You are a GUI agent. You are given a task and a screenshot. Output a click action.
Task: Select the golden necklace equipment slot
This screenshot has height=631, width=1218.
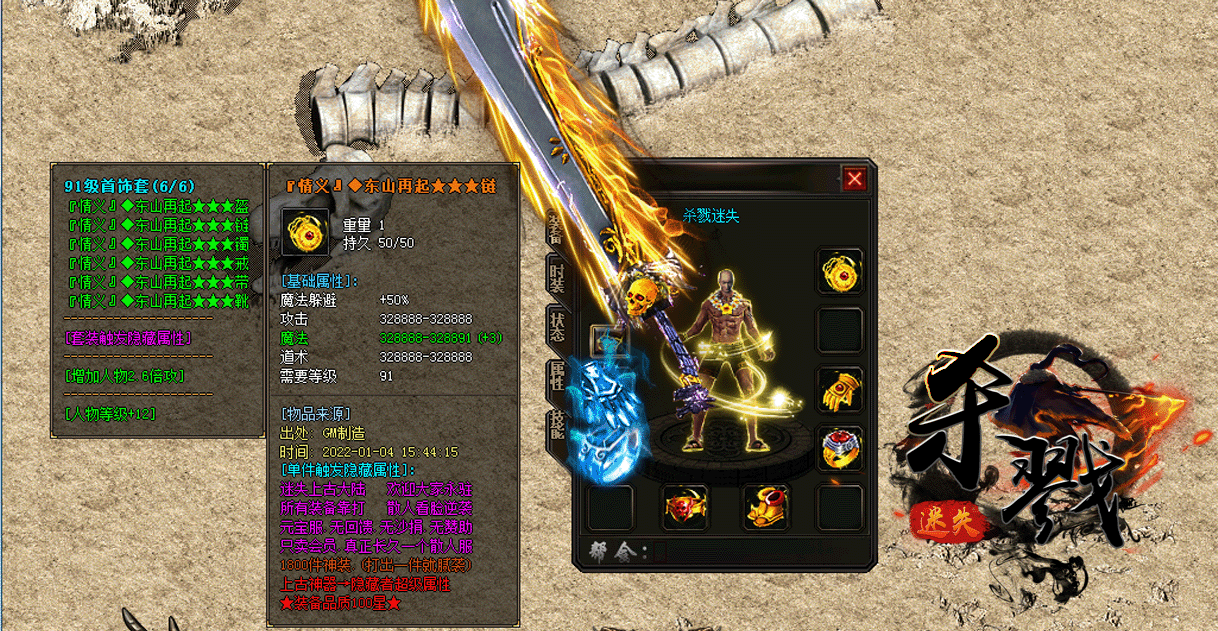click(840, 271)
